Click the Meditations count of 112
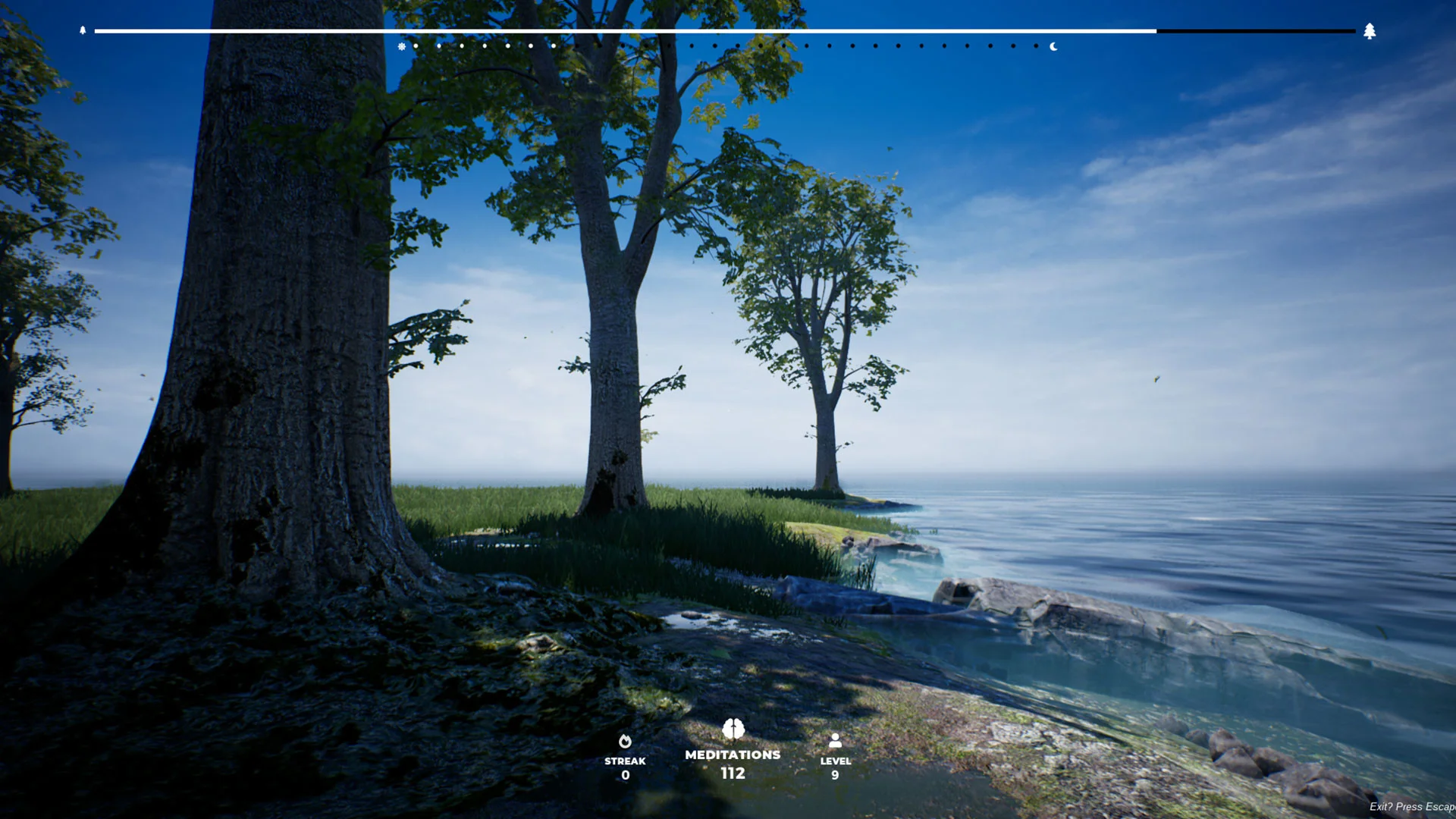 (x=732, y=773)
